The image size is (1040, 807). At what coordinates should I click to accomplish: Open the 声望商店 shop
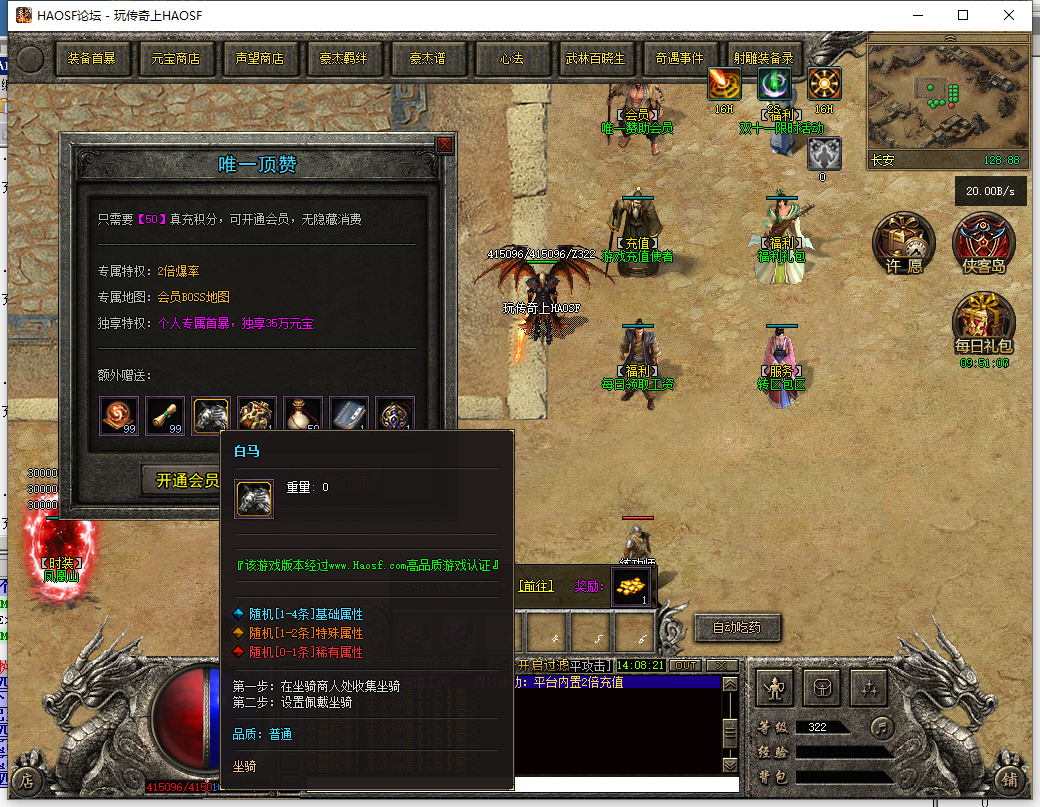pyautogui.click(x=260, y=58)
